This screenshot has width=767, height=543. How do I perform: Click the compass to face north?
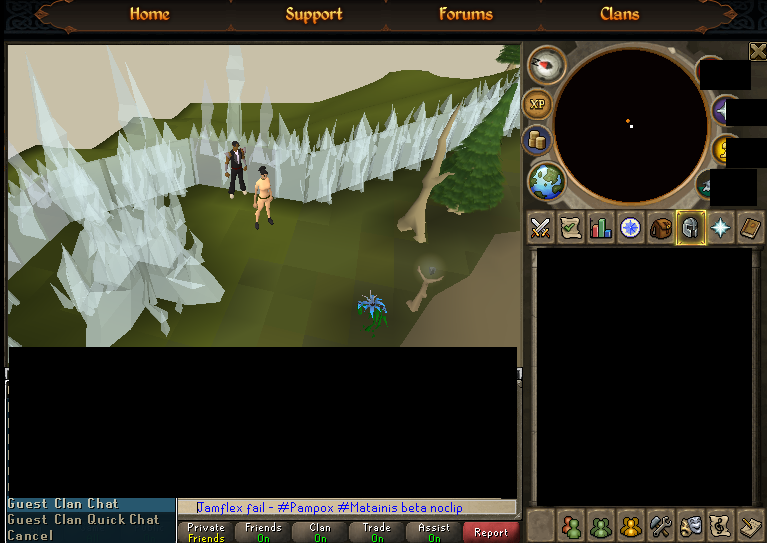click(546, 65)
